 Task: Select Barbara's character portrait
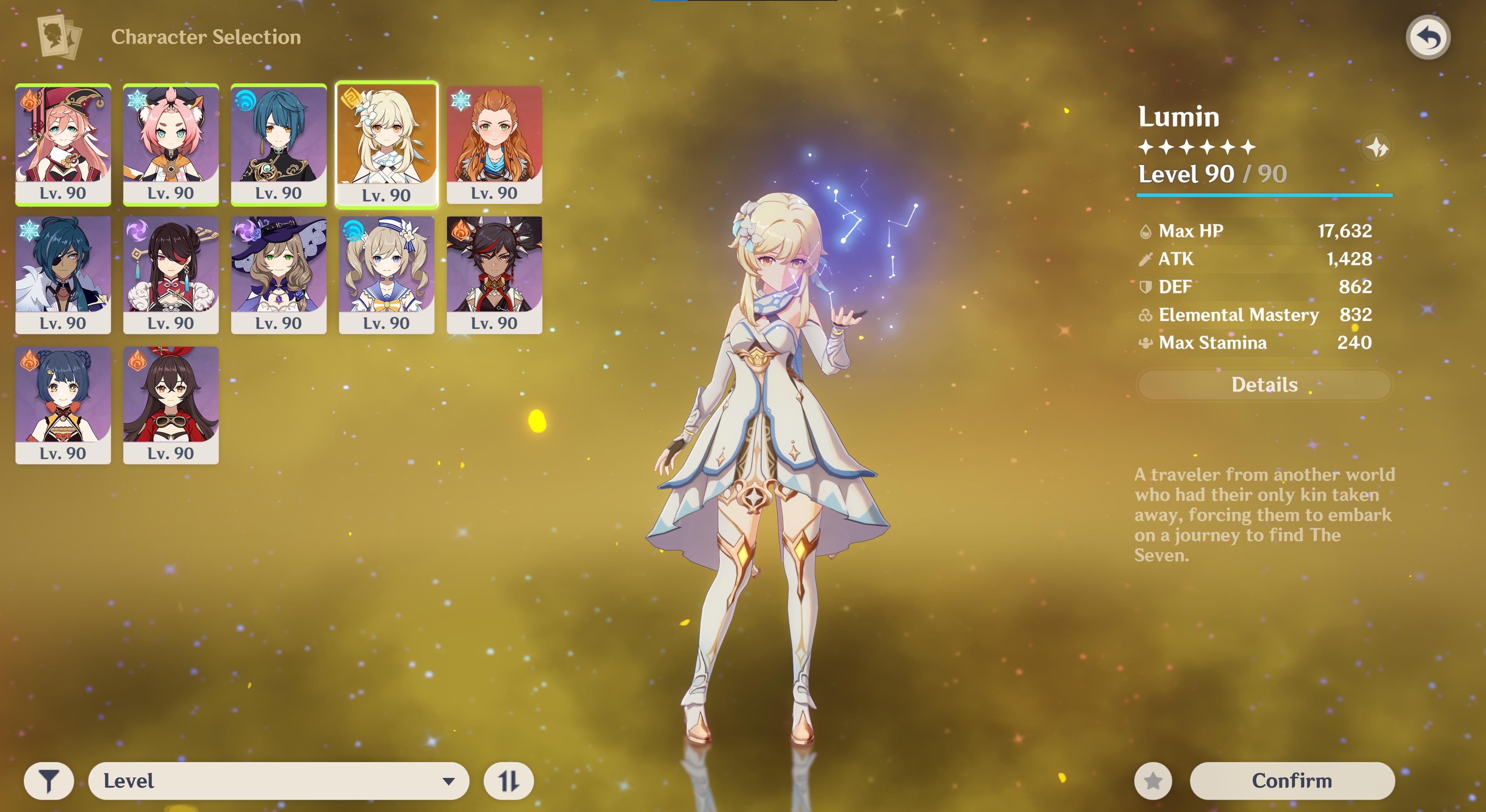pos(387,275)
